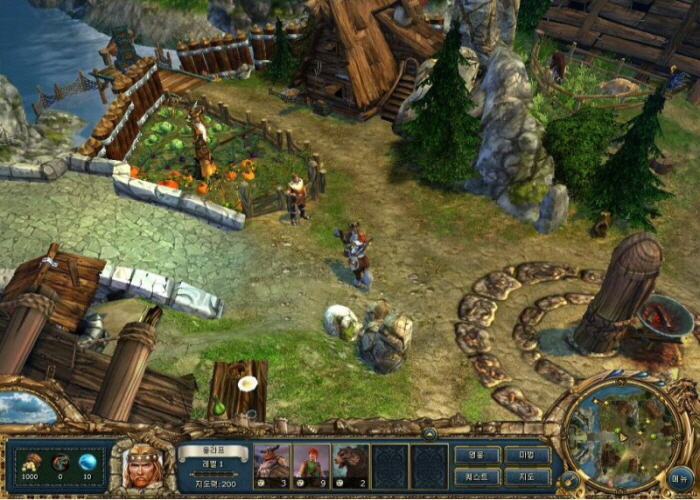Open the 지도 (Map) view
Screen dimensions: 700x500
(527, 475)
